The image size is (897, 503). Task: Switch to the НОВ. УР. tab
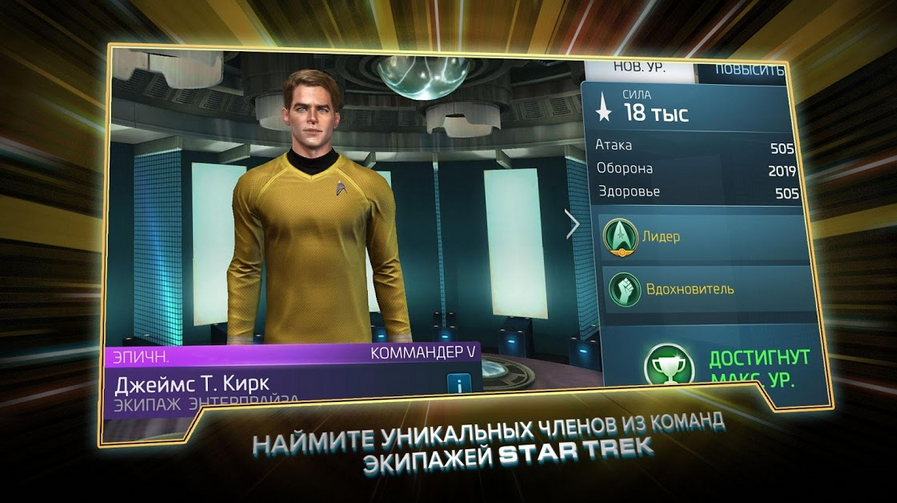pyautogui.click(x=640, y=70)
